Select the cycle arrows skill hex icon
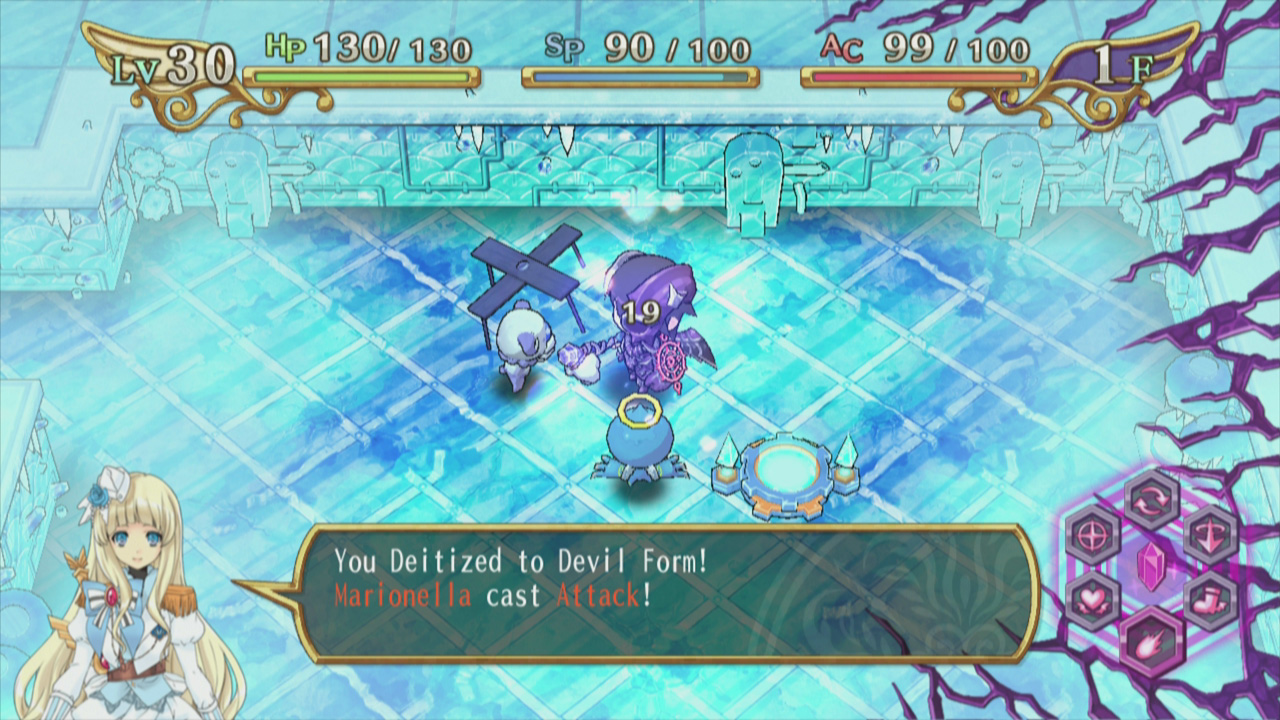 [1152, 501]
